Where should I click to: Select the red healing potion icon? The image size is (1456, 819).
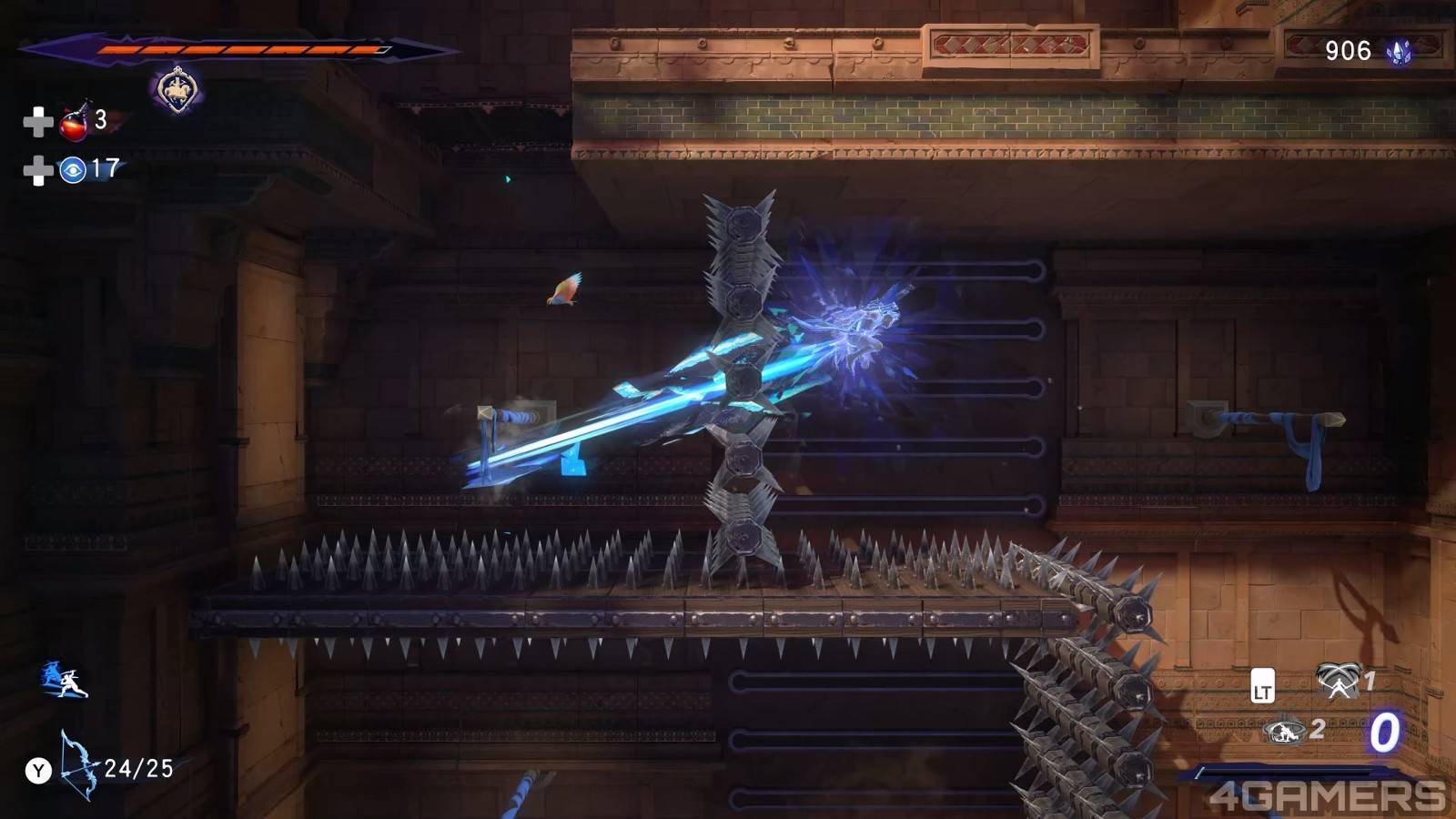(75, 121)
